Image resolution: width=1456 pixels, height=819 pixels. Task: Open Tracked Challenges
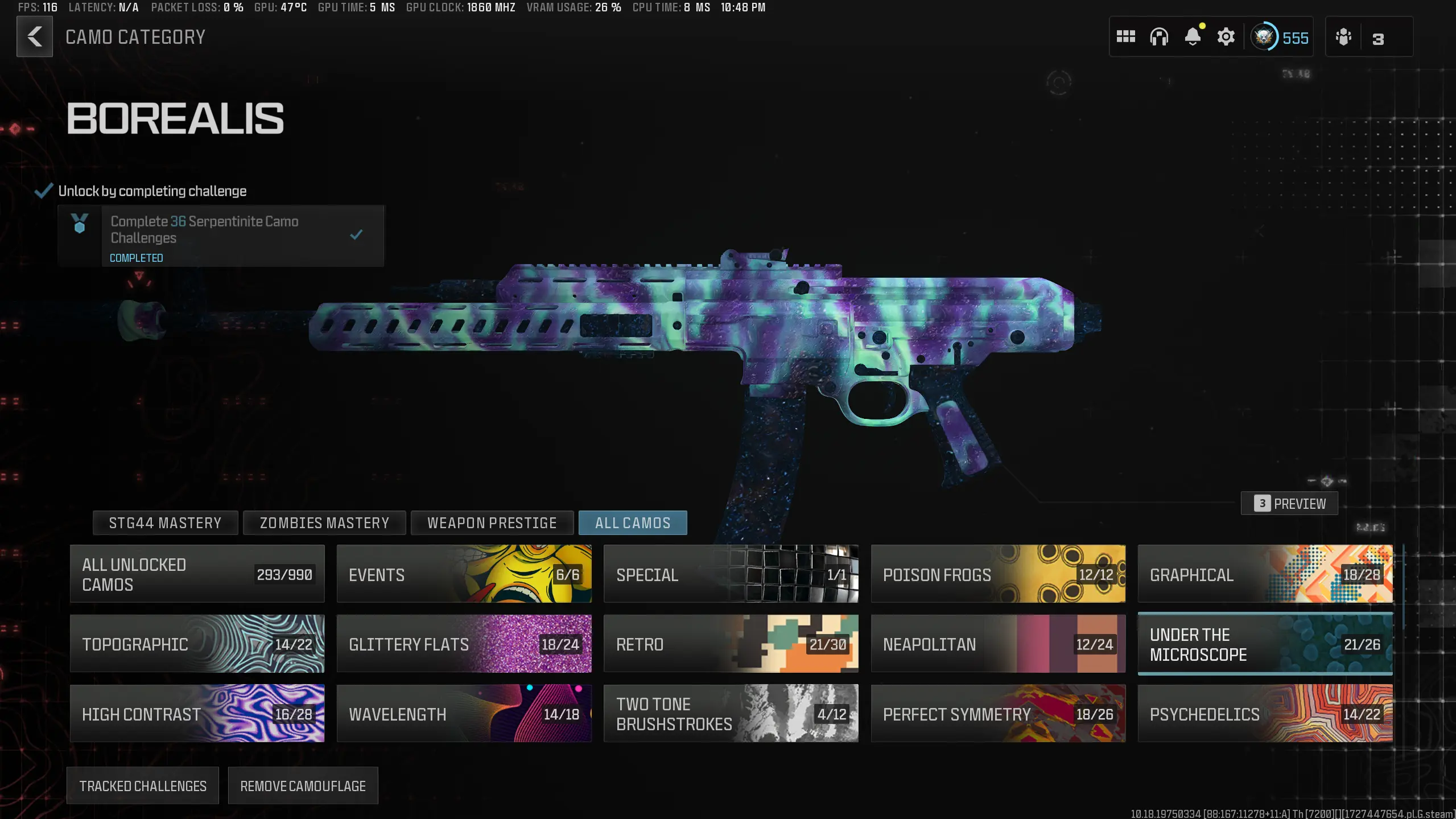[143, 785]
